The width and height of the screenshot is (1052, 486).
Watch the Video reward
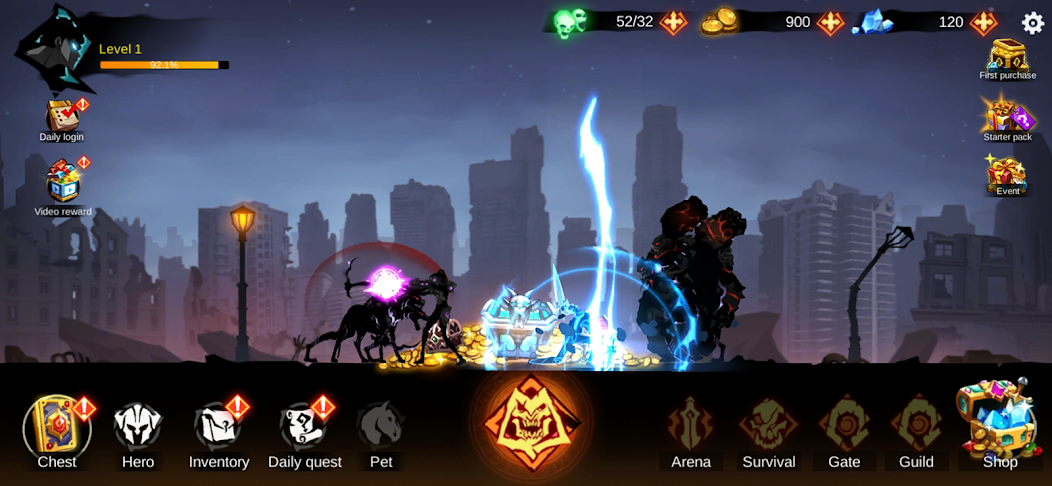63,184
